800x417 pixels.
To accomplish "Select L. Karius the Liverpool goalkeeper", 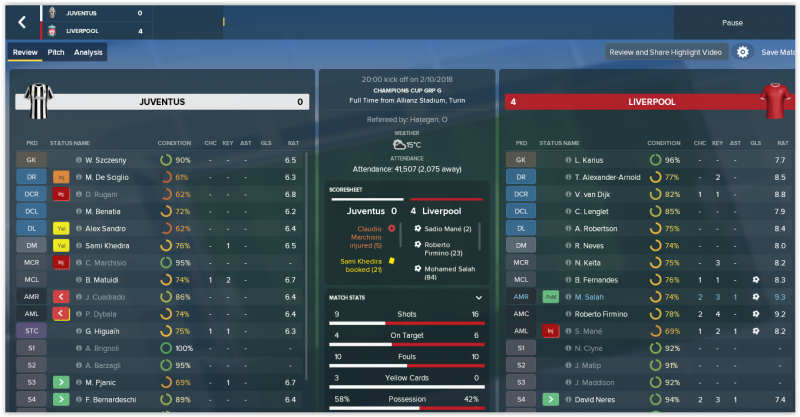I will tap(591, 160).
